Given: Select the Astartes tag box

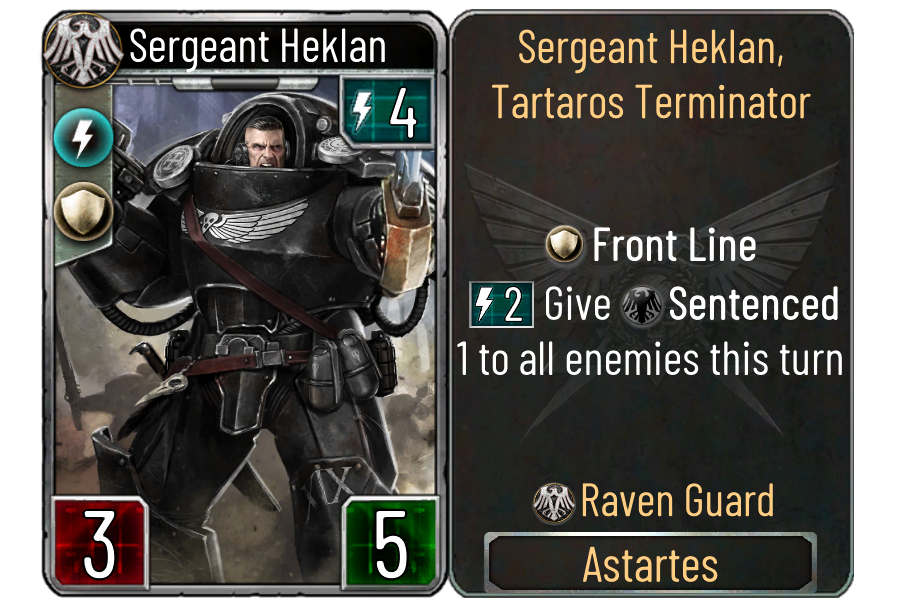Looking at the screenshot, I should pos(650,564).
